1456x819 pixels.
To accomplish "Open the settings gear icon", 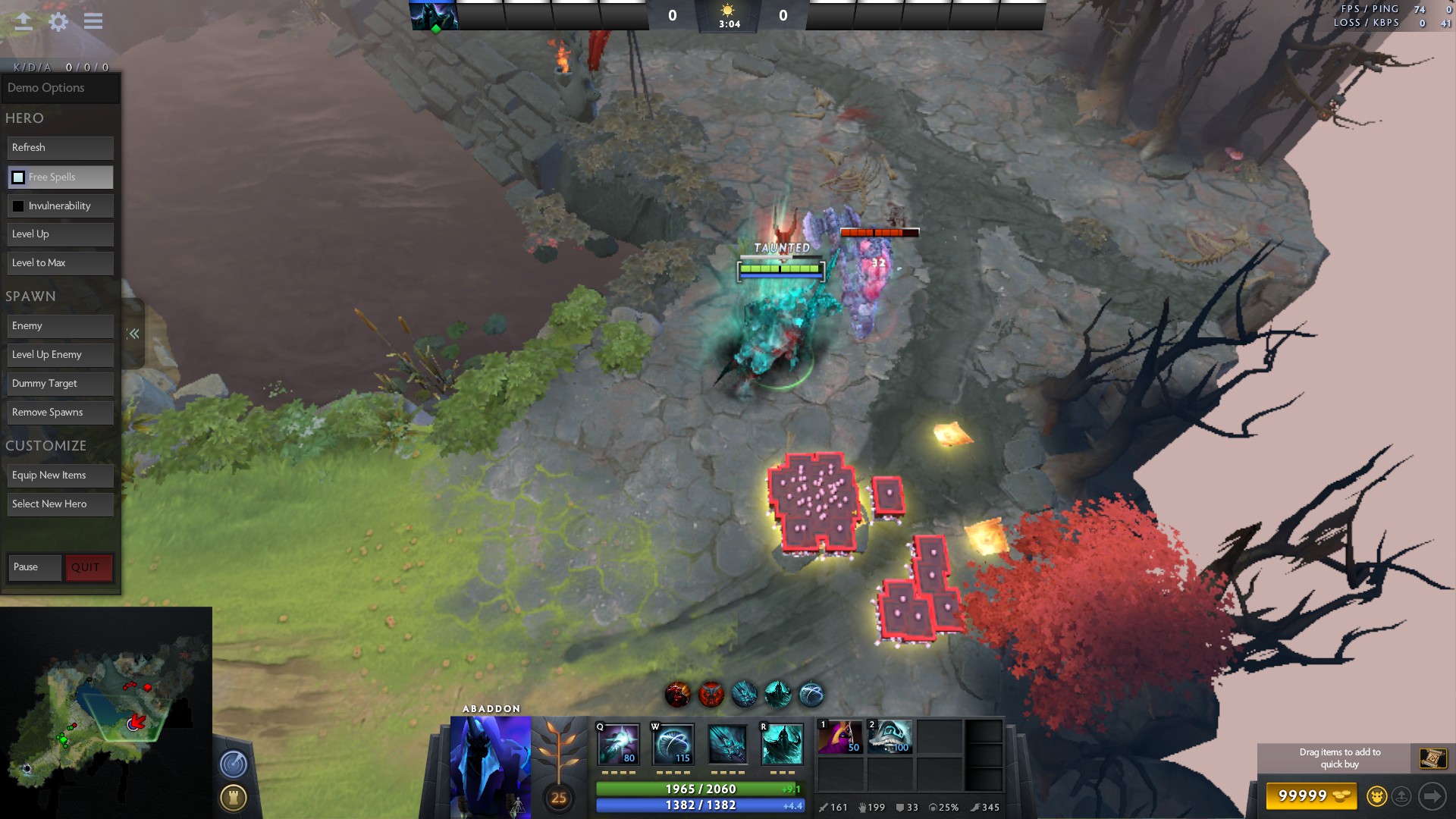I will (58, 21).
